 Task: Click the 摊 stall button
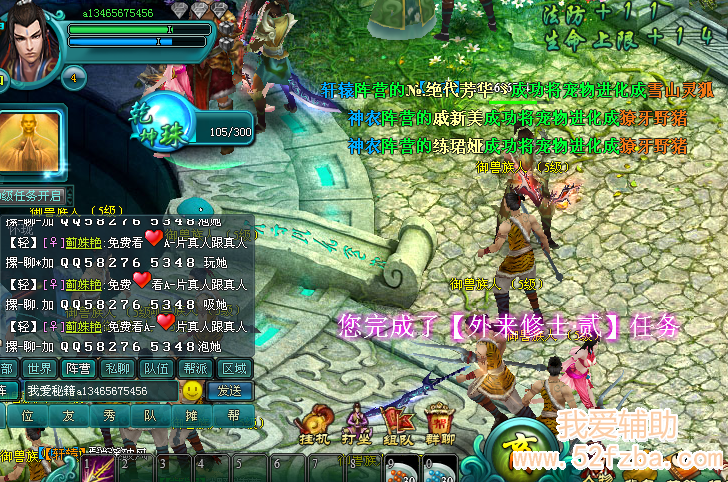192,415
